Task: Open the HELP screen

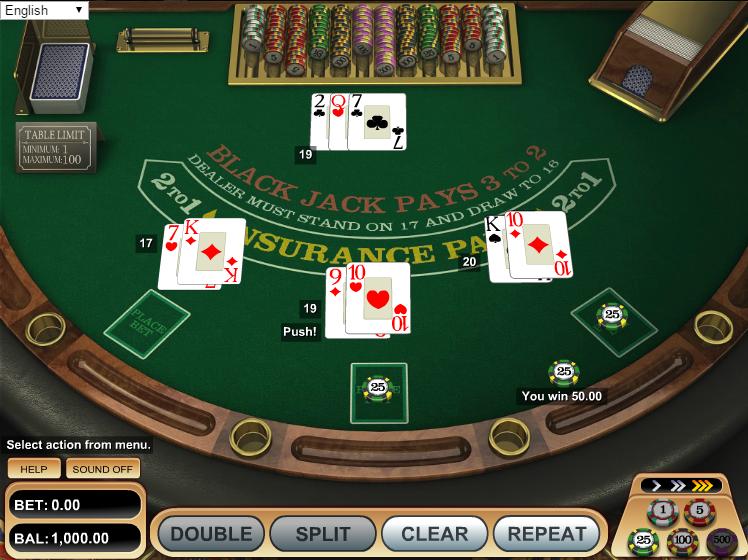Action: pos(34,469)
